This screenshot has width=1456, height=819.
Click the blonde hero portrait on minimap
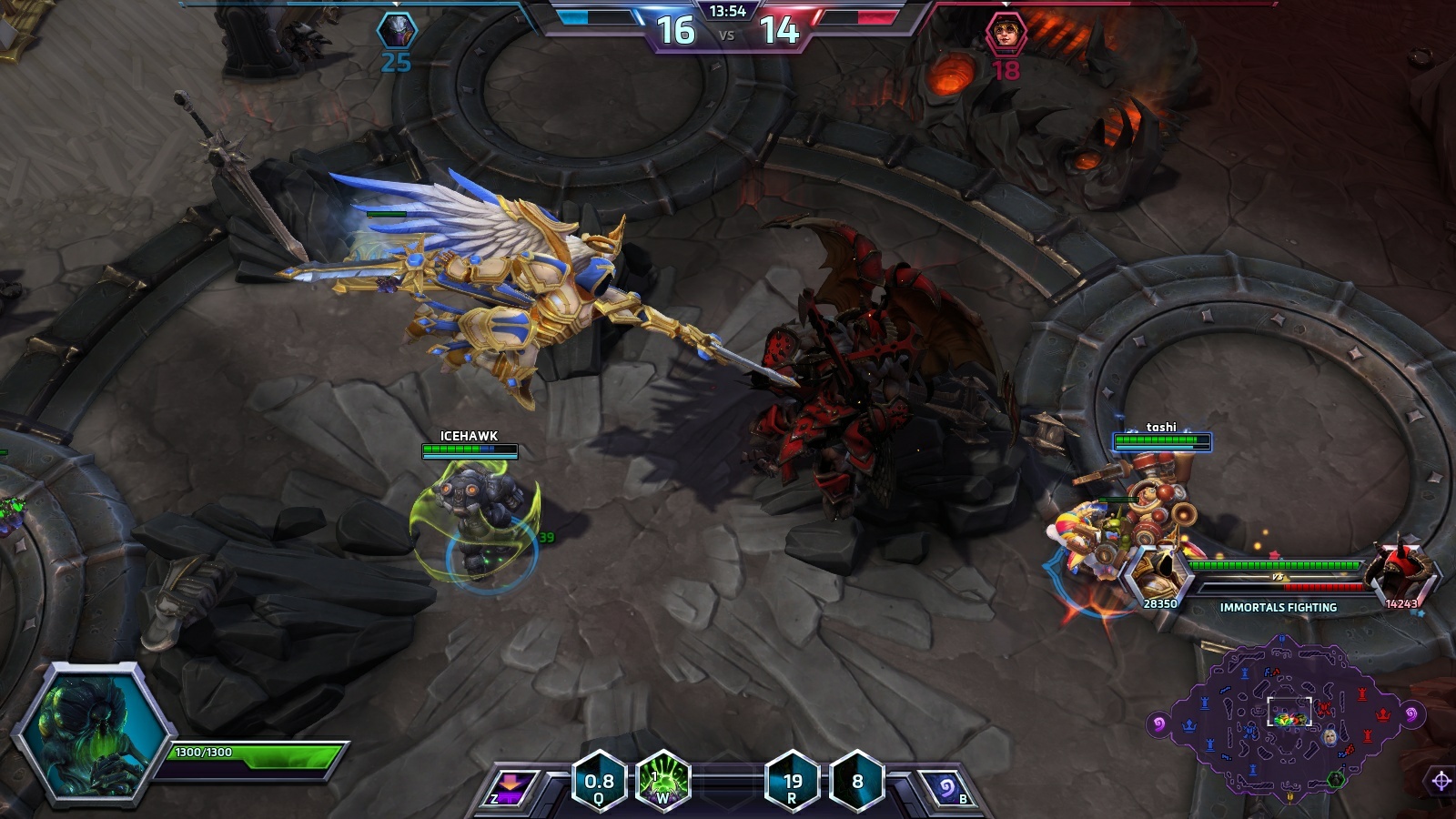pos(1330,735)
